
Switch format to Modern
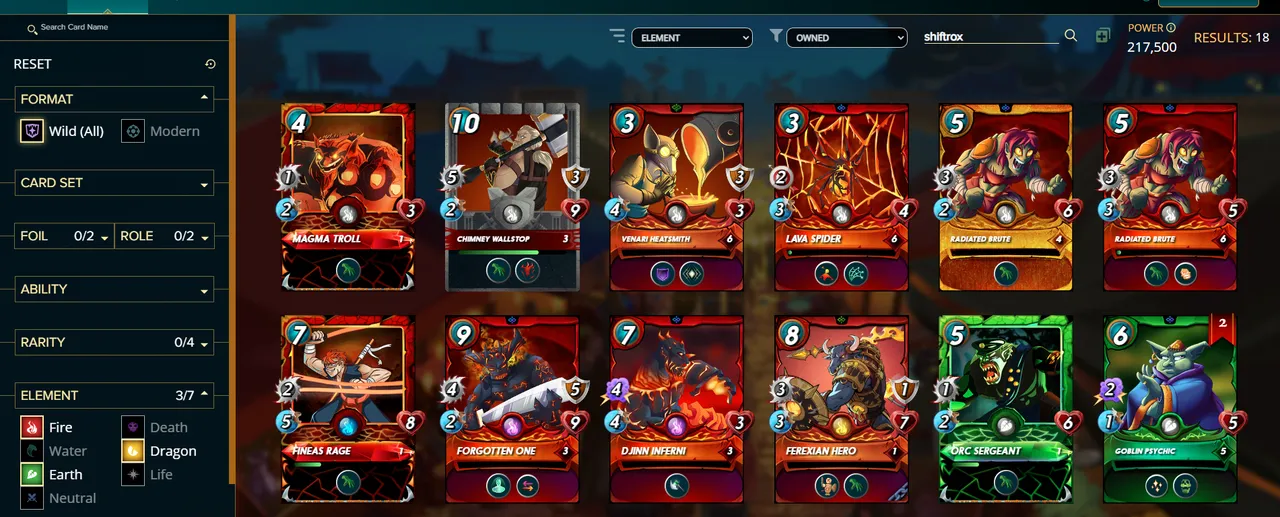click(161, 131)
